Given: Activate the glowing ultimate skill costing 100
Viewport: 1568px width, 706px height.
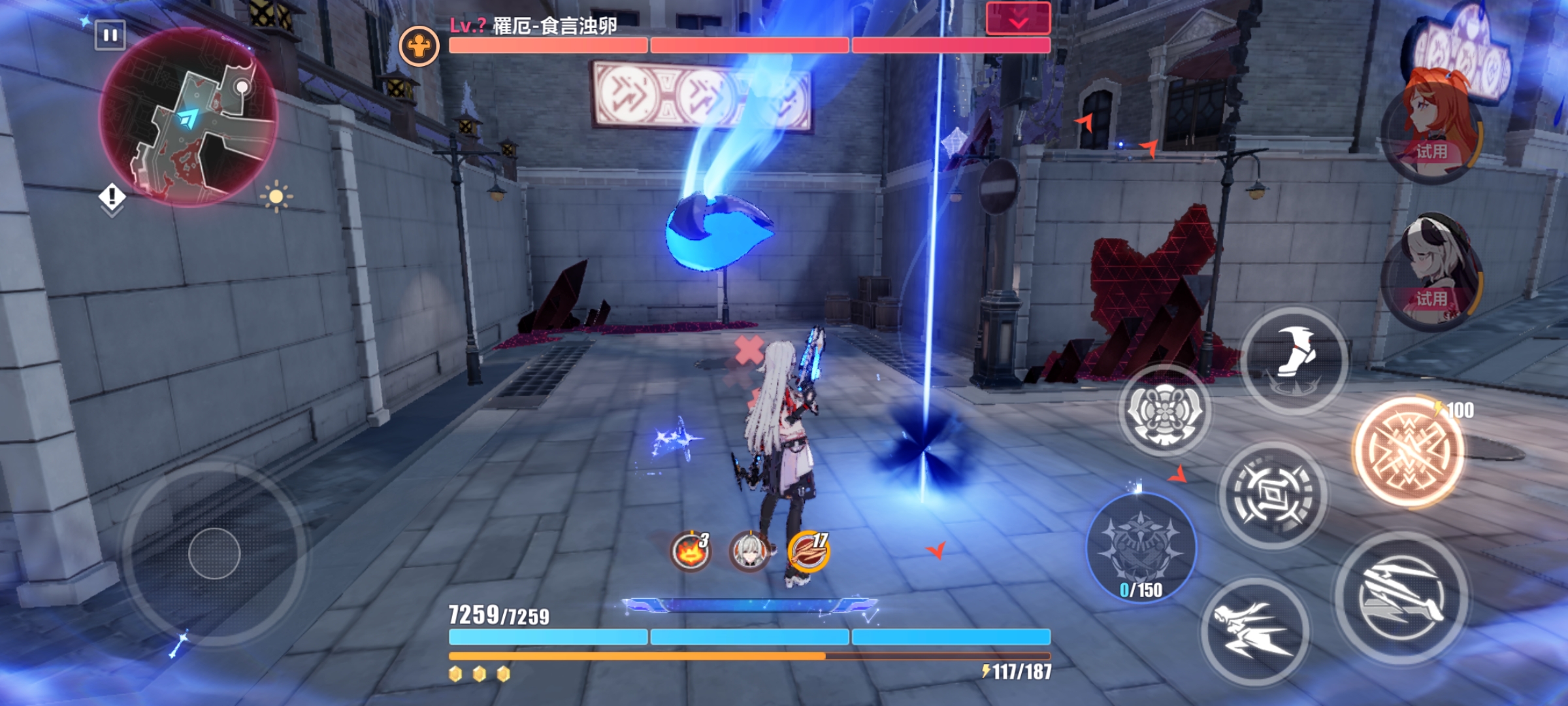Looking at the screenshot, I should 1409,451.
